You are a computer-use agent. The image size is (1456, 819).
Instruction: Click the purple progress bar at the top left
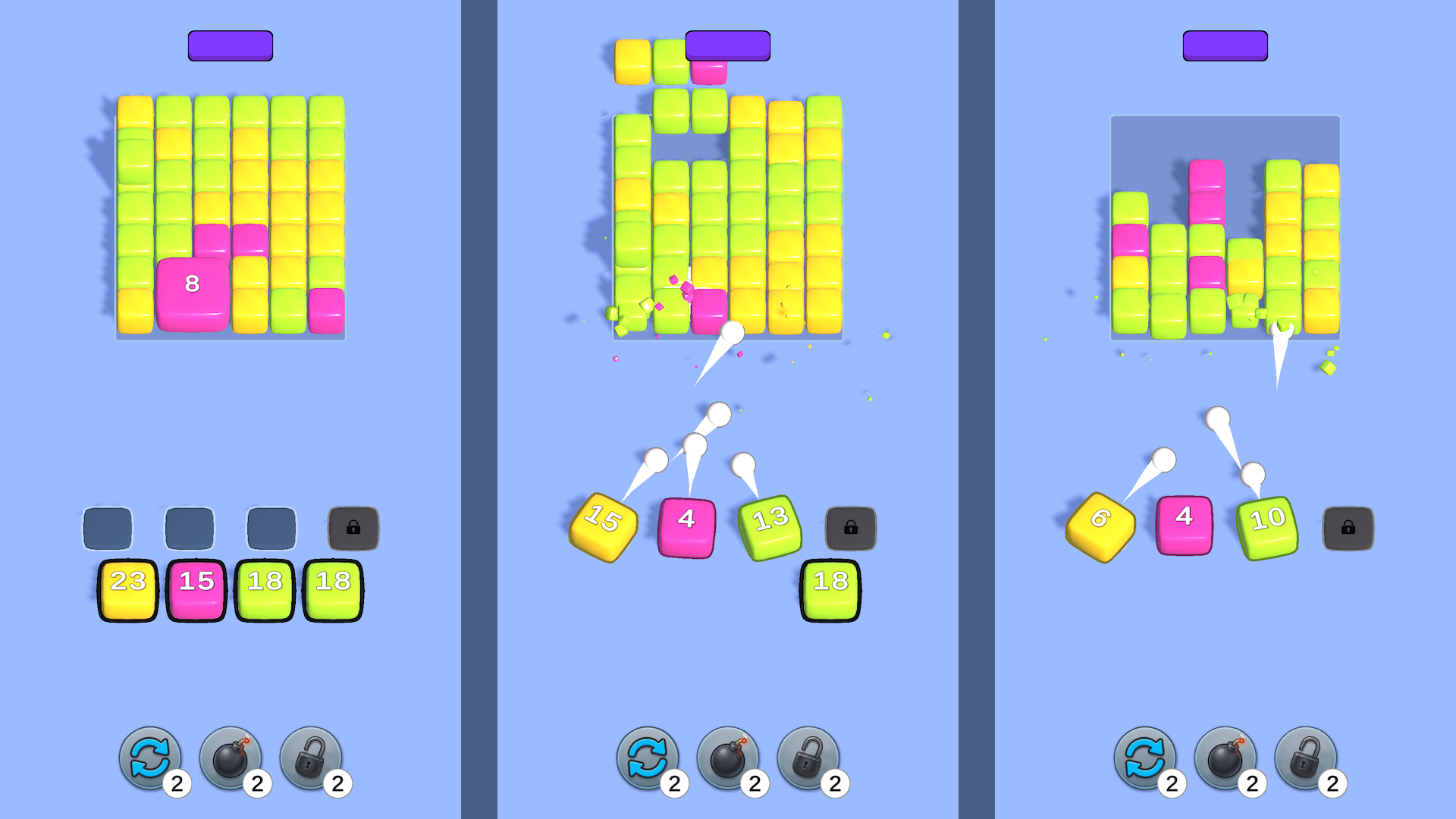point(229,45)
